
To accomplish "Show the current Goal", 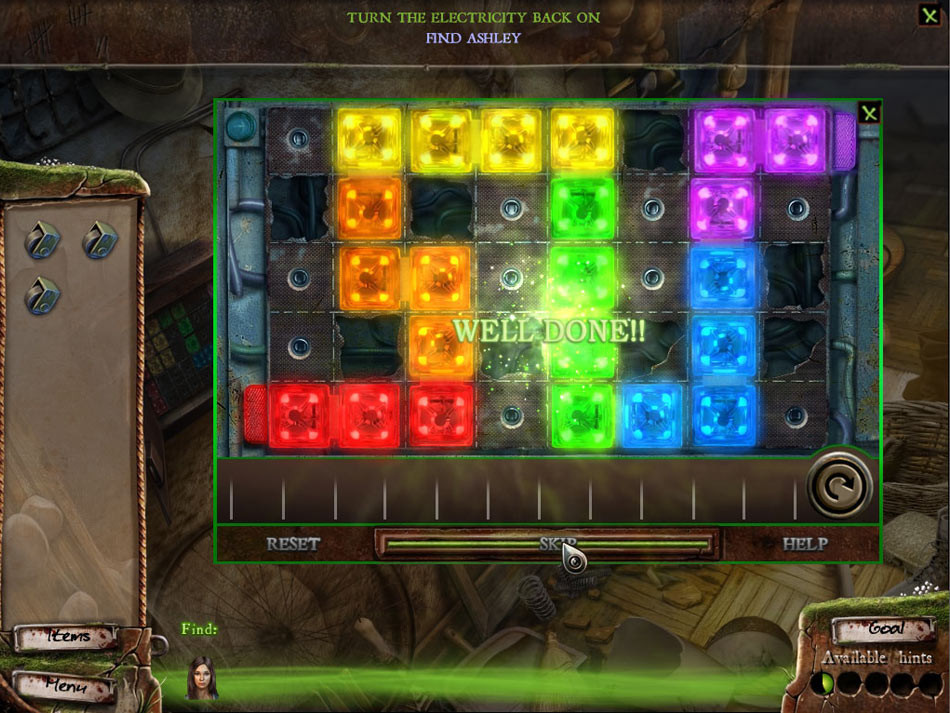I will [884, 629].
